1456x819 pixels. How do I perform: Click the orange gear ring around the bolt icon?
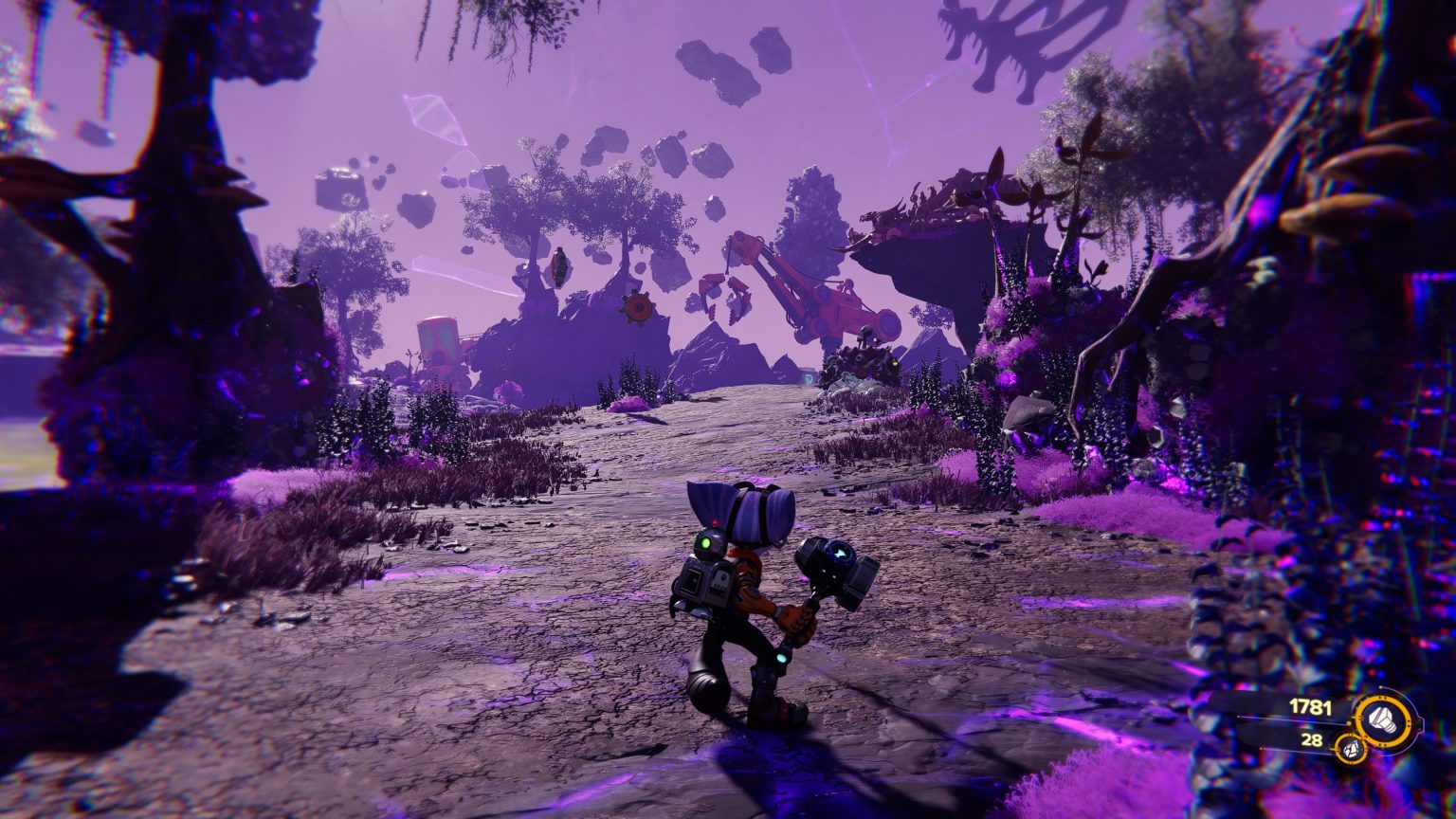[1384, 700]
